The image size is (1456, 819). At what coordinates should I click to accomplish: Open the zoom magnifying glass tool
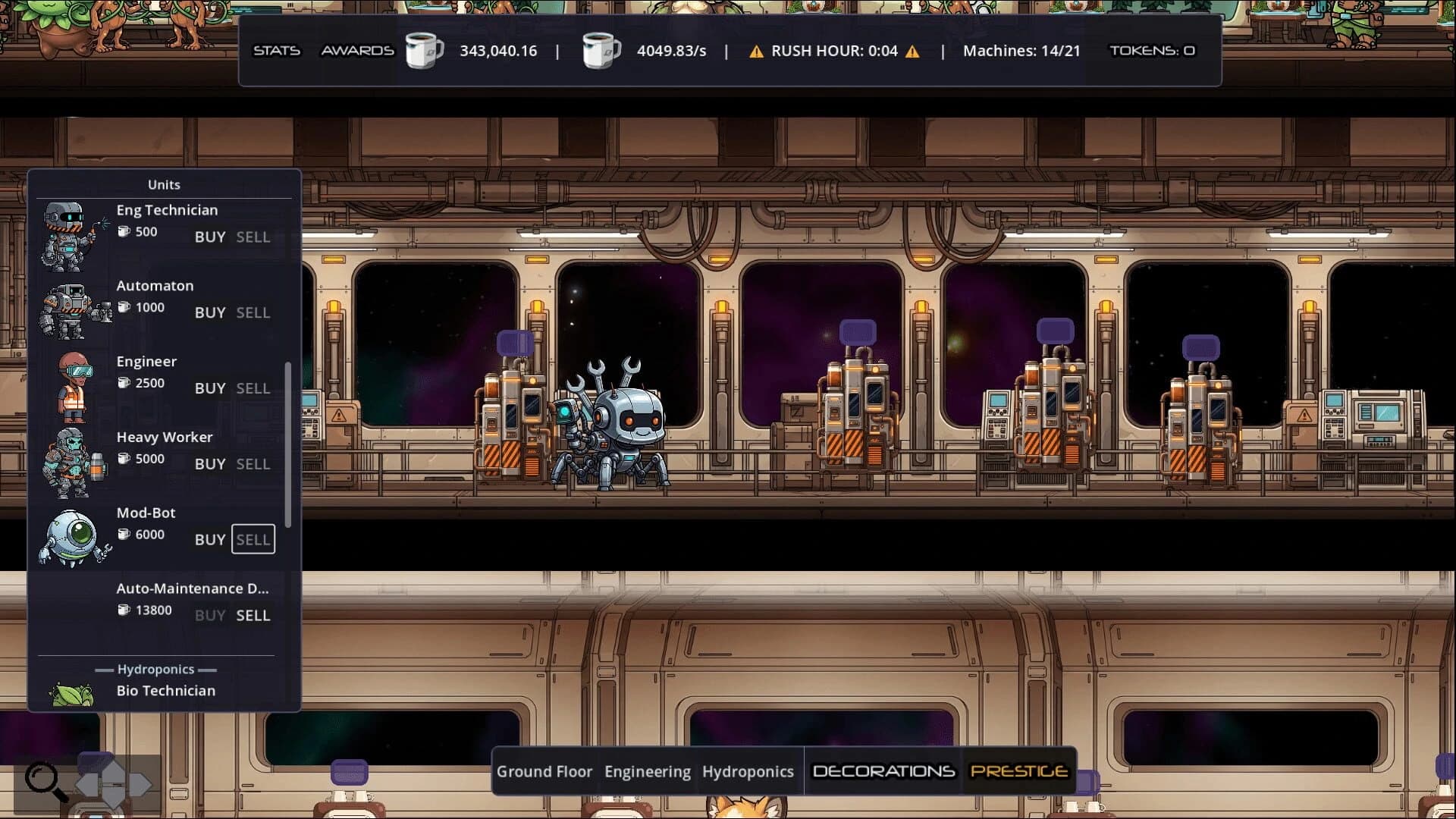click(44, 779)
